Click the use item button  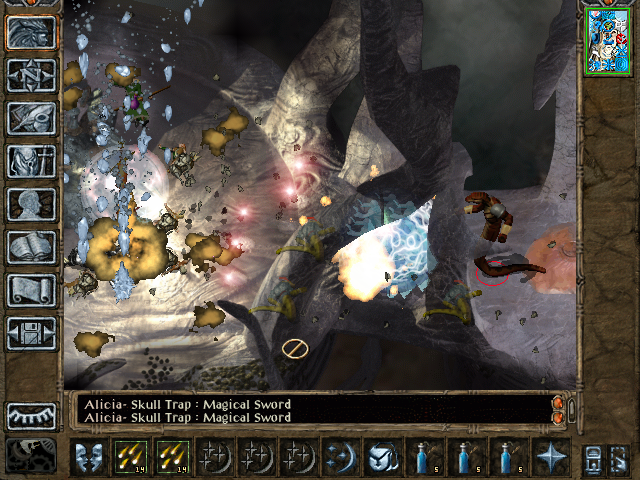click(381, 457)
